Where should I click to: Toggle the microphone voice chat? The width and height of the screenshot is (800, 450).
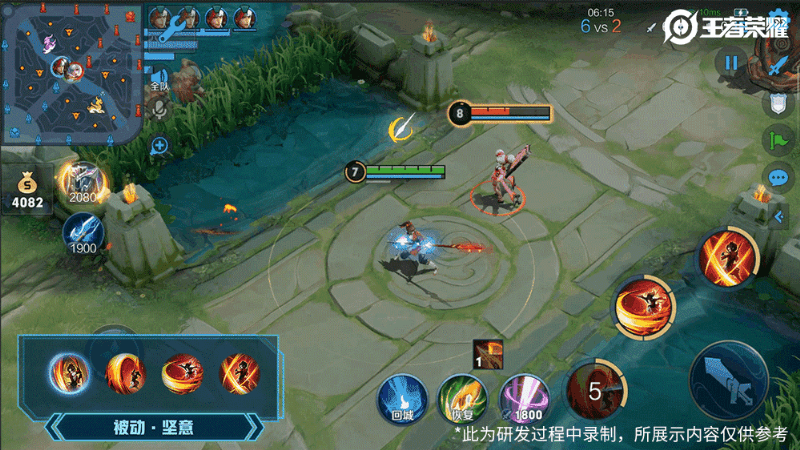158,111
